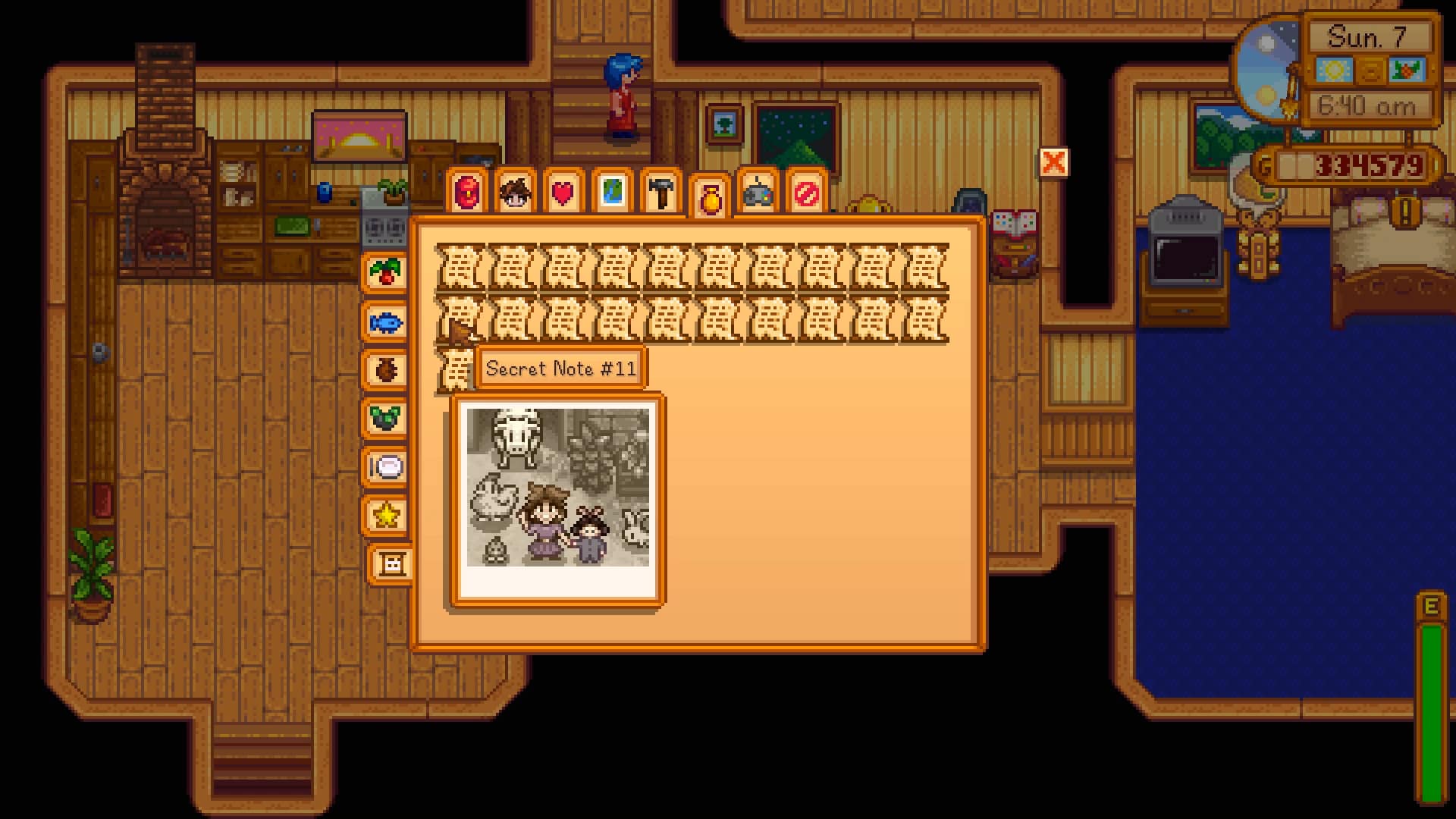1456x819 pixels.
Task: View the Cooking collection plate icon
Action: coord(387,469)
